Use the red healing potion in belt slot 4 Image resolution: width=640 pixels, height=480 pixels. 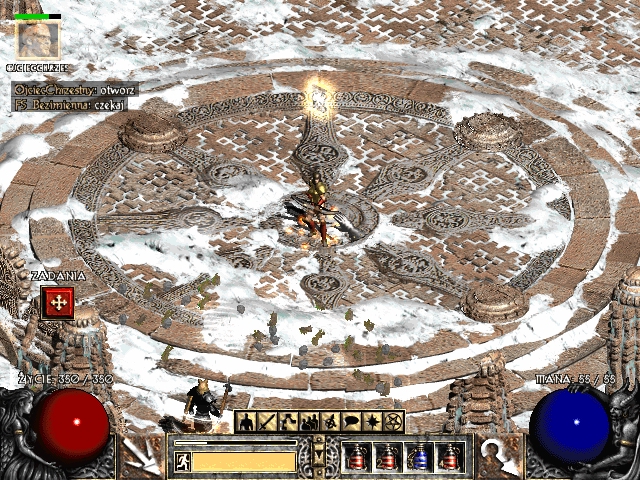(x=451, y=457)
